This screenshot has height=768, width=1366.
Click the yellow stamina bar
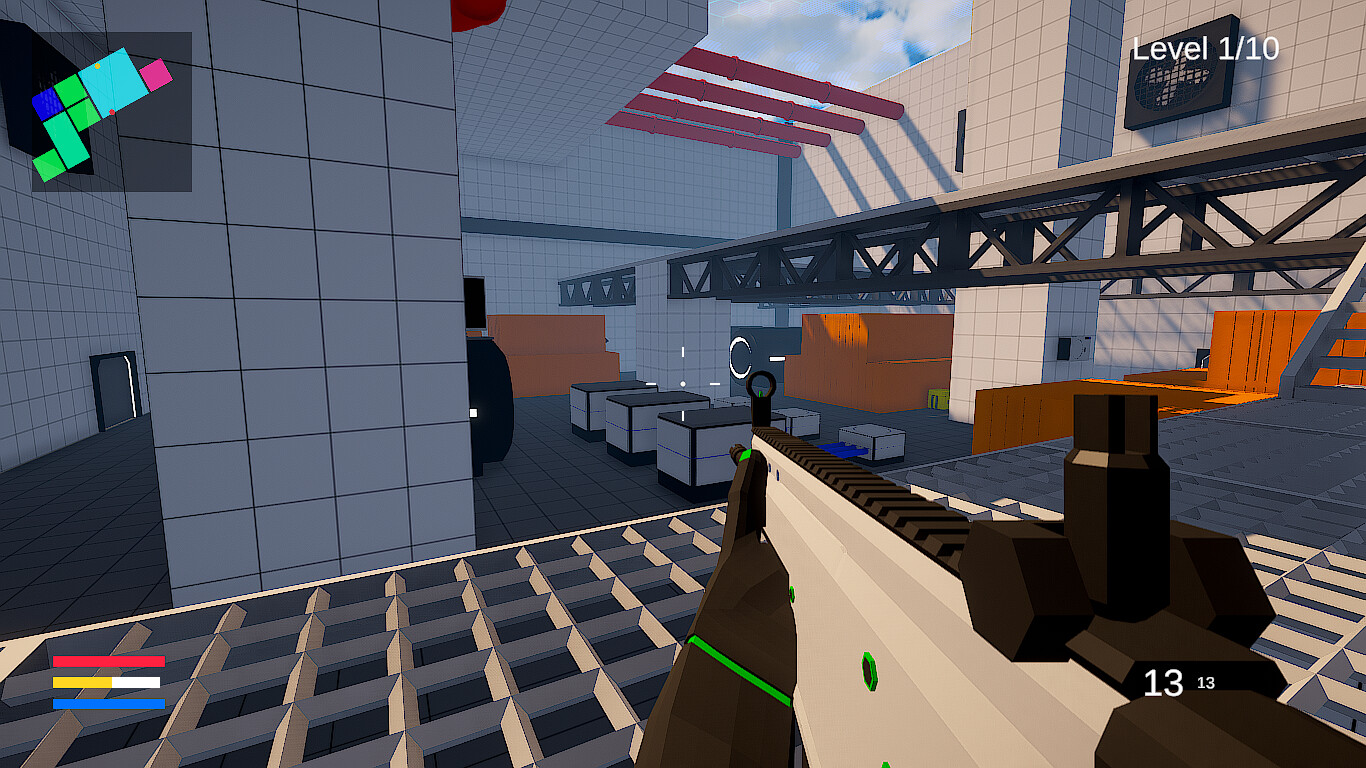(x=81, y=682)
